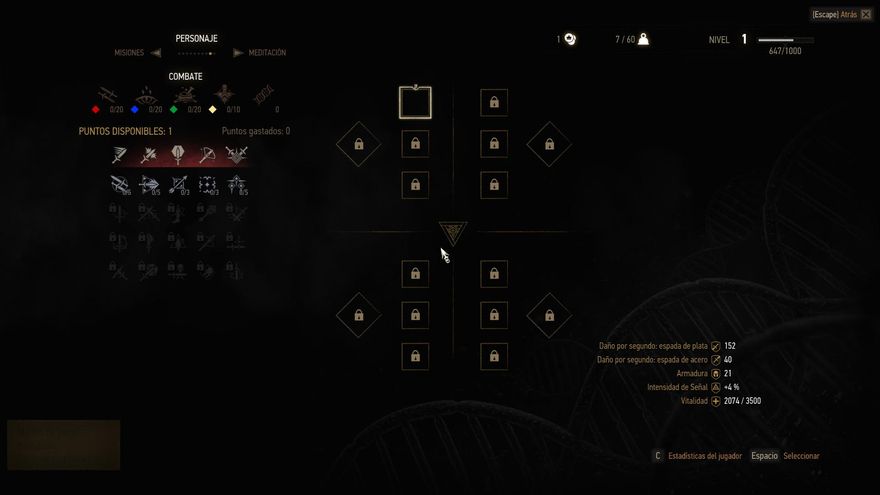Switch to the yellow general skills tab
The height and width of the screenshot is (495, 880).
tap(224, 96)
